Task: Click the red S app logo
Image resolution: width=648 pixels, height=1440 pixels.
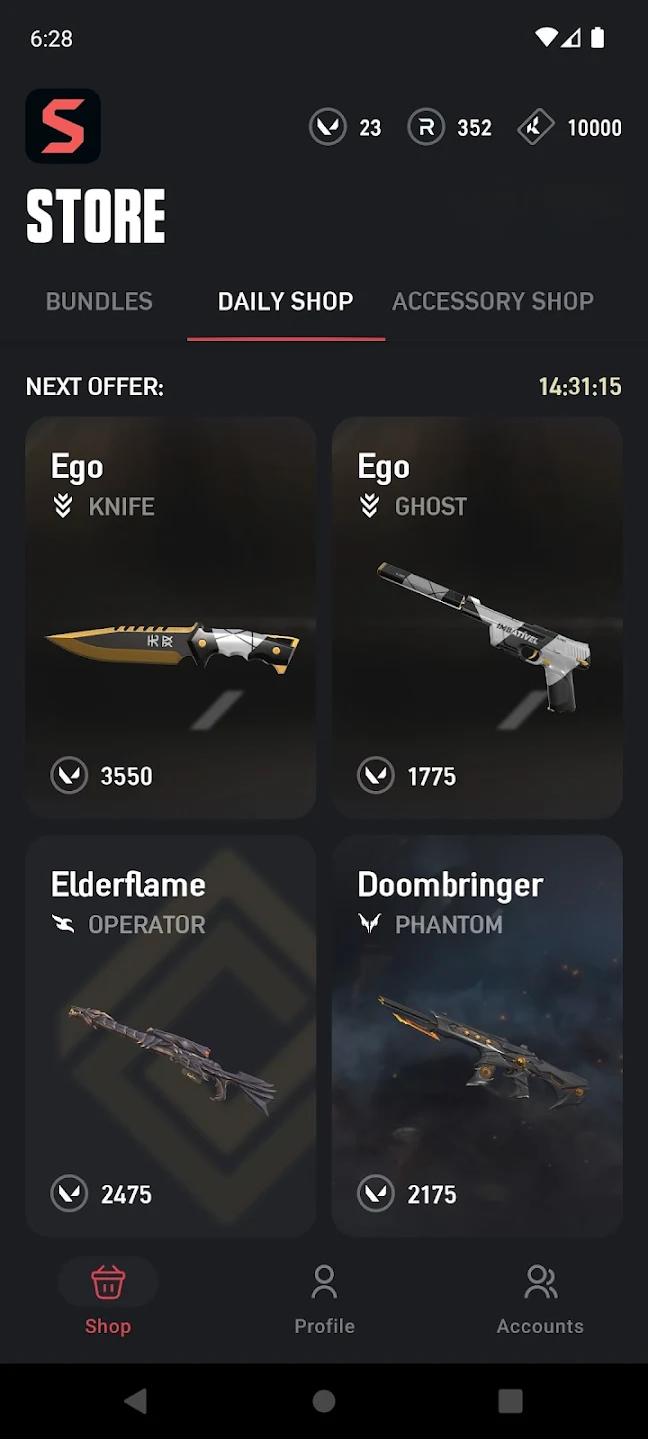Action: [x=63, y=126]
